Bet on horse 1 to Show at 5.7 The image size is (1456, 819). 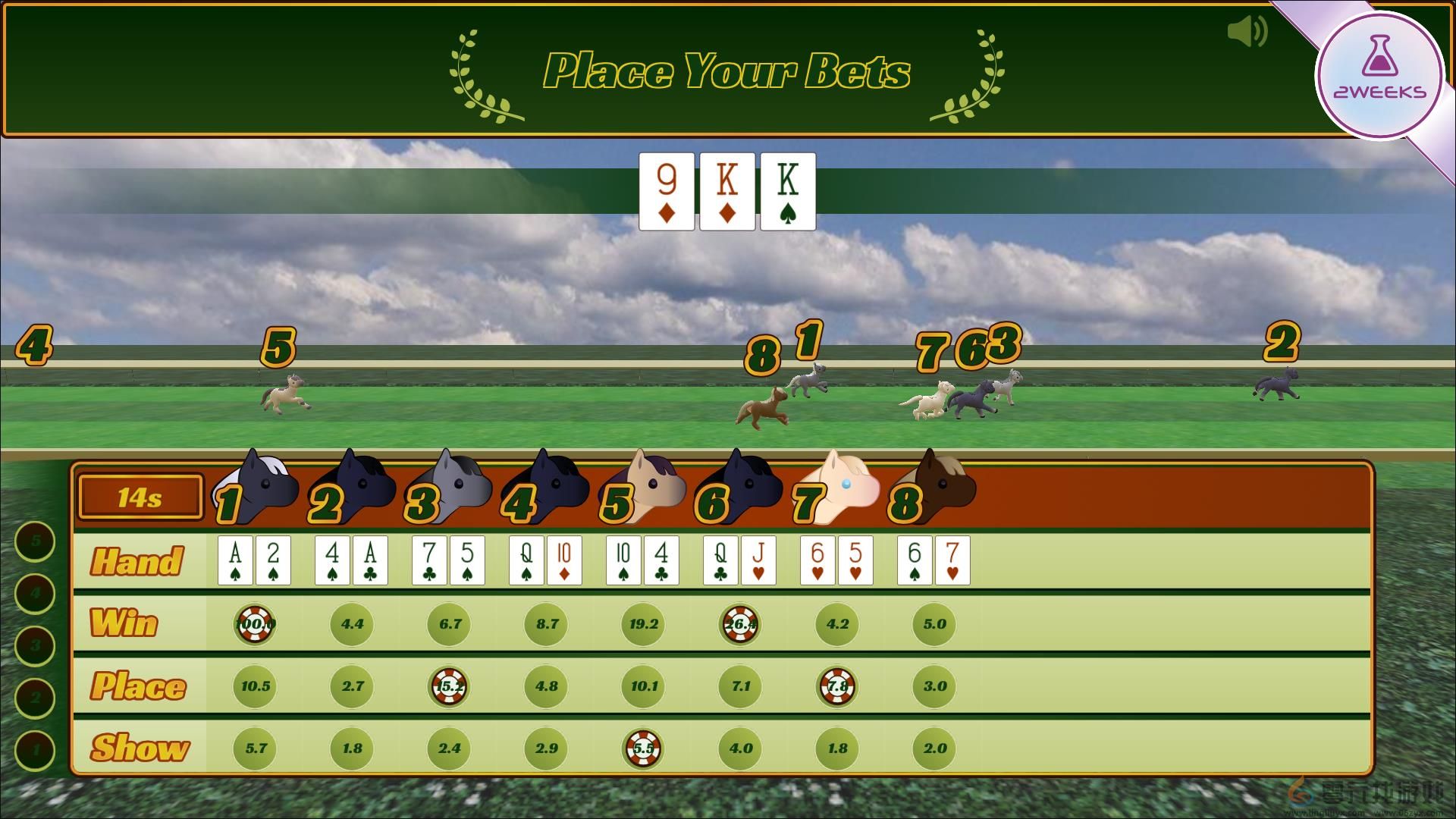(x=255, y=748)
